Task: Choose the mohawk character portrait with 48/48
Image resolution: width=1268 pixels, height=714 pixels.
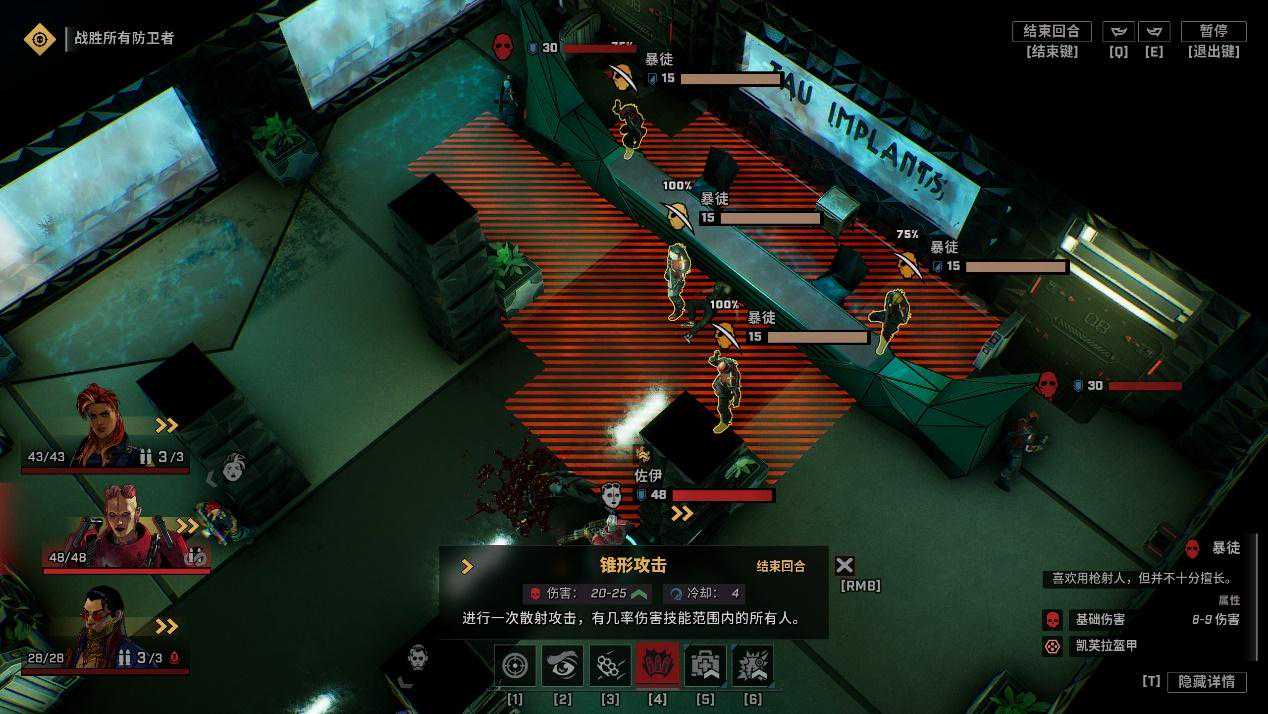Action: coord(123,525)
